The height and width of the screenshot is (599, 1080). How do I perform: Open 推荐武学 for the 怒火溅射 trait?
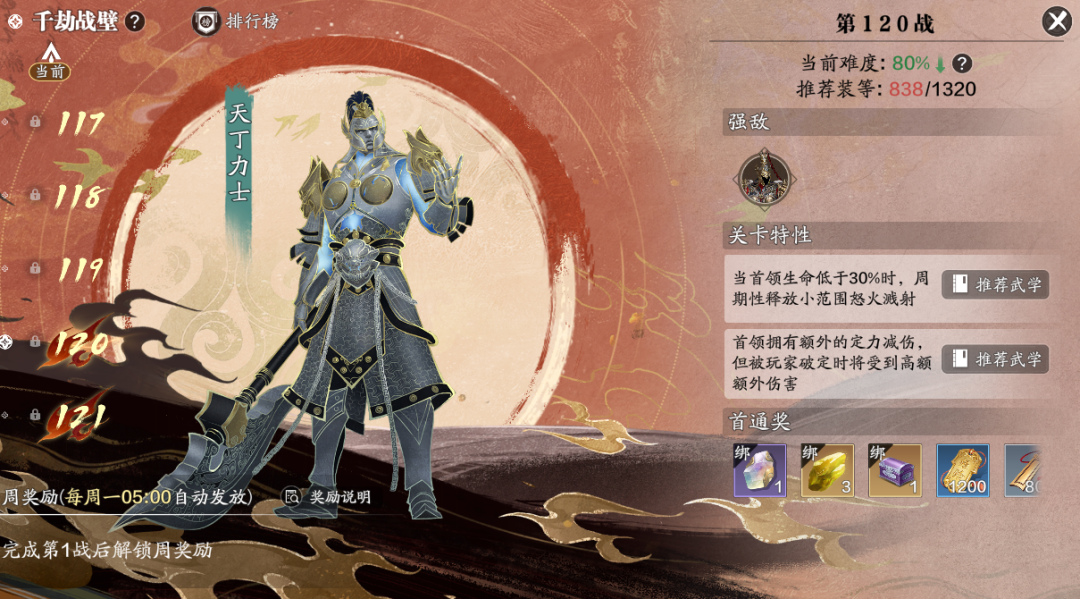point(995,284)
